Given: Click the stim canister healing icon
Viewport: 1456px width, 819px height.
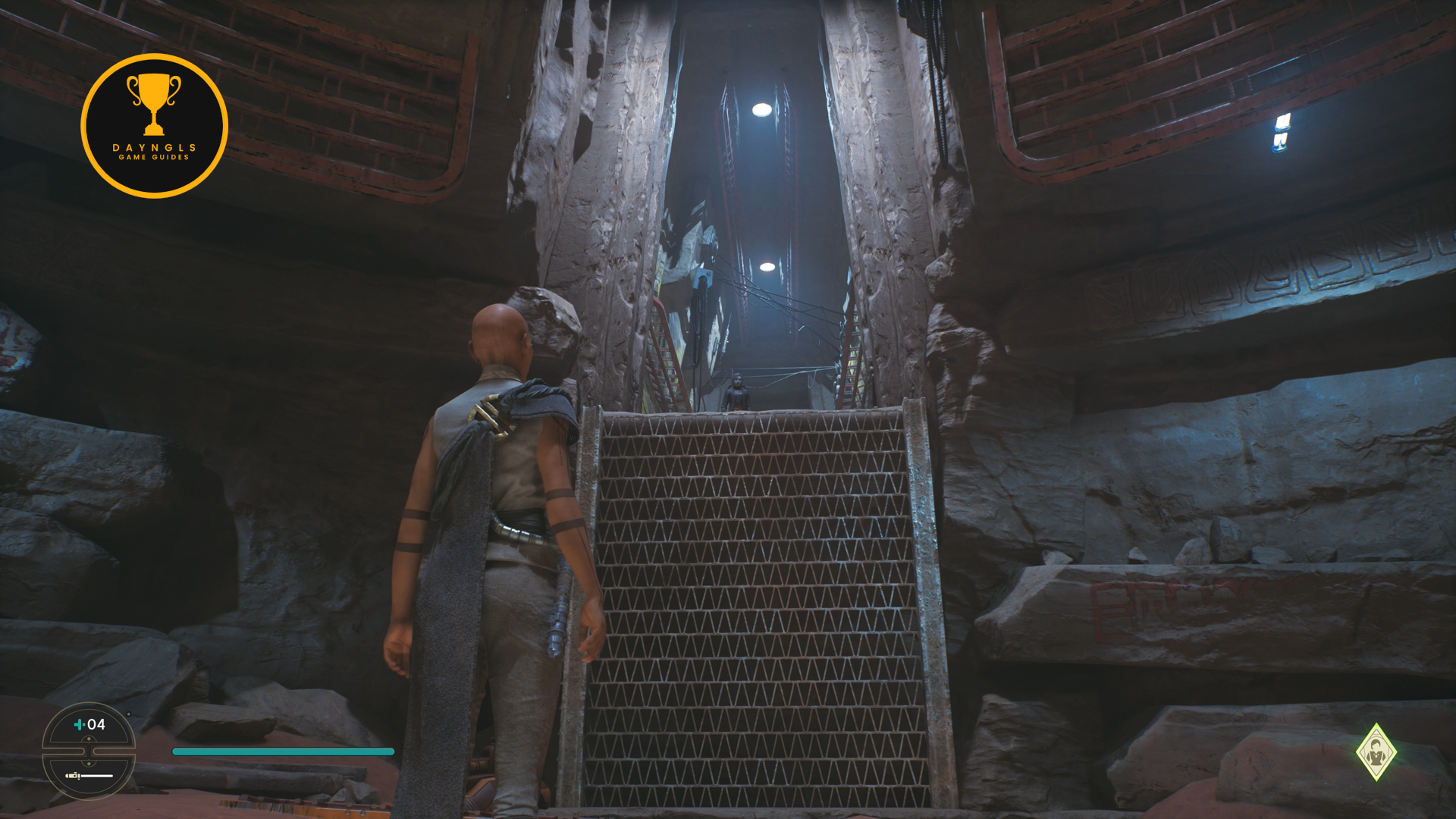Looking at the screenshot, I should (80, 725).
